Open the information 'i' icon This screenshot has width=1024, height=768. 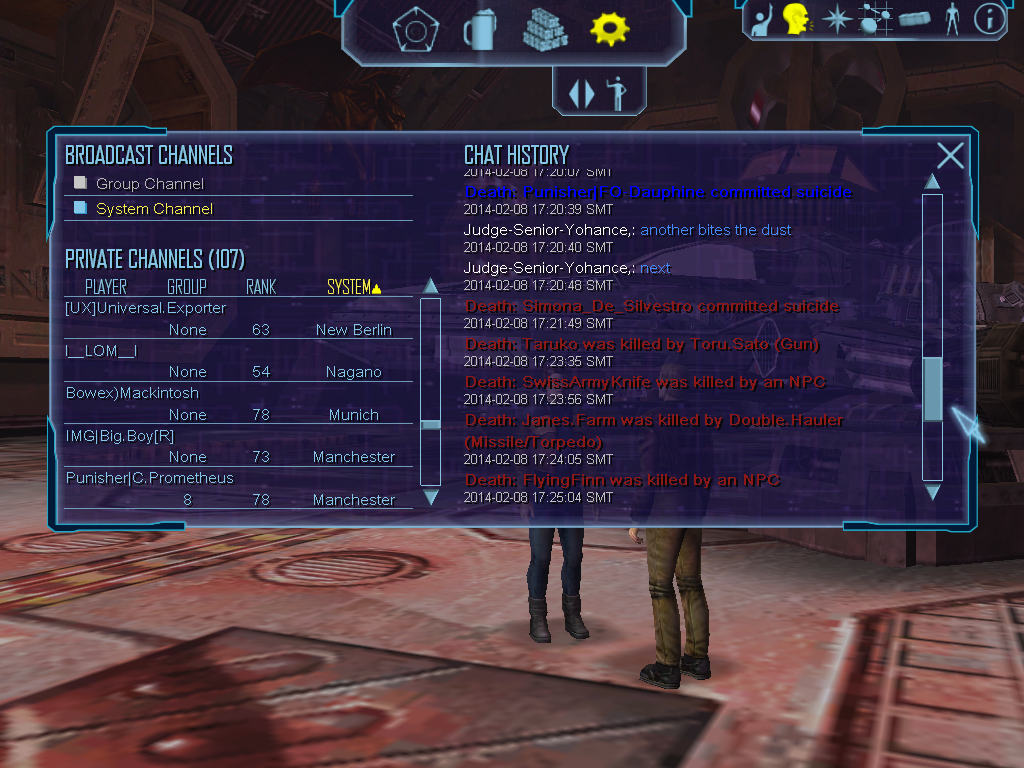tap(988, 19)
